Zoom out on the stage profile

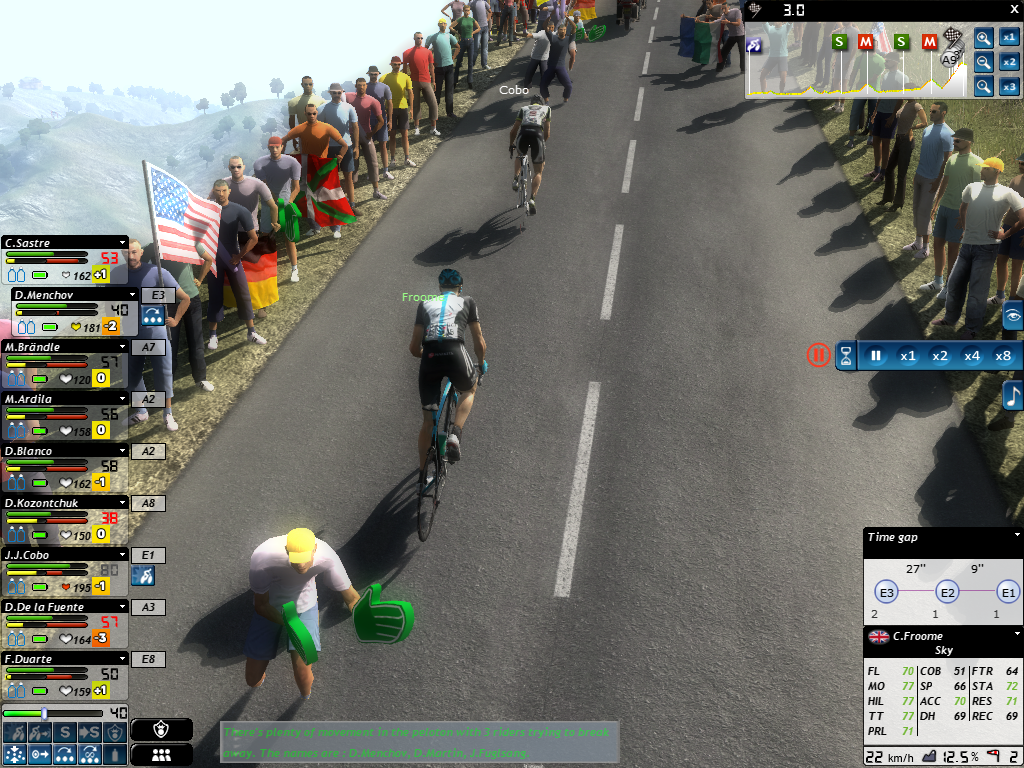(984, 62)
